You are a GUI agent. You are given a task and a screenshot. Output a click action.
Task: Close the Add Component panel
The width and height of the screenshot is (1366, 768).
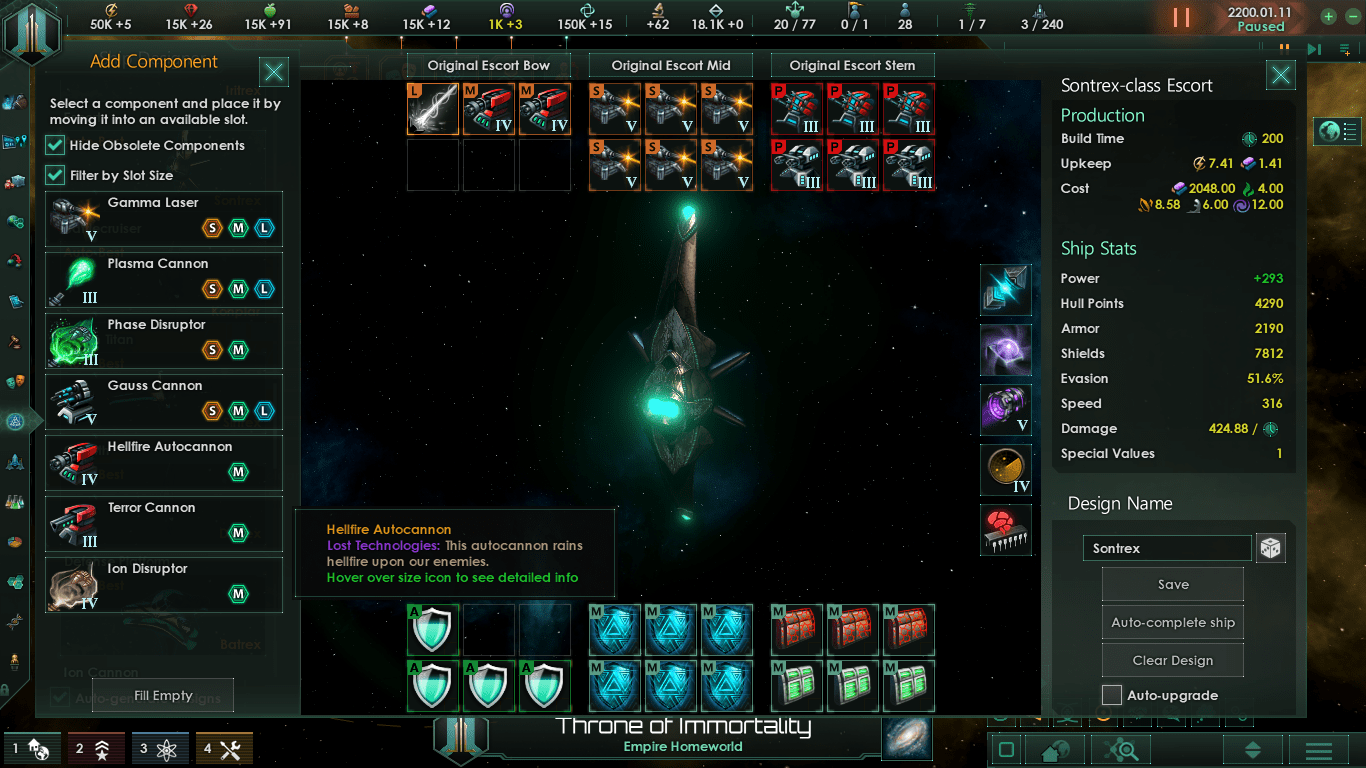[x=274, y=72]
